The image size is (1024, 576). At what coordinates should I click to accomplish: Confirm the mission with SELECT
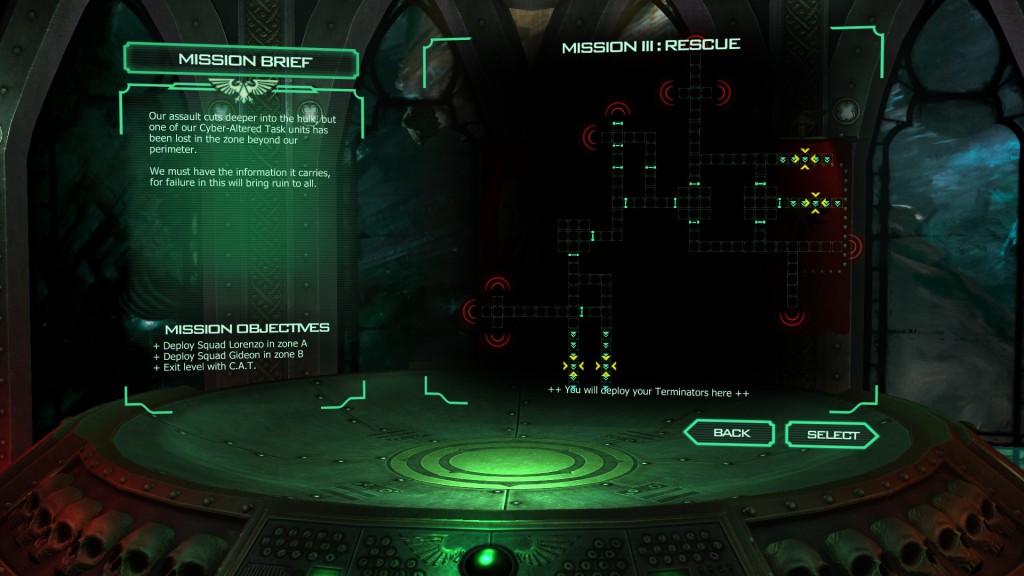(x=832, y=435)
